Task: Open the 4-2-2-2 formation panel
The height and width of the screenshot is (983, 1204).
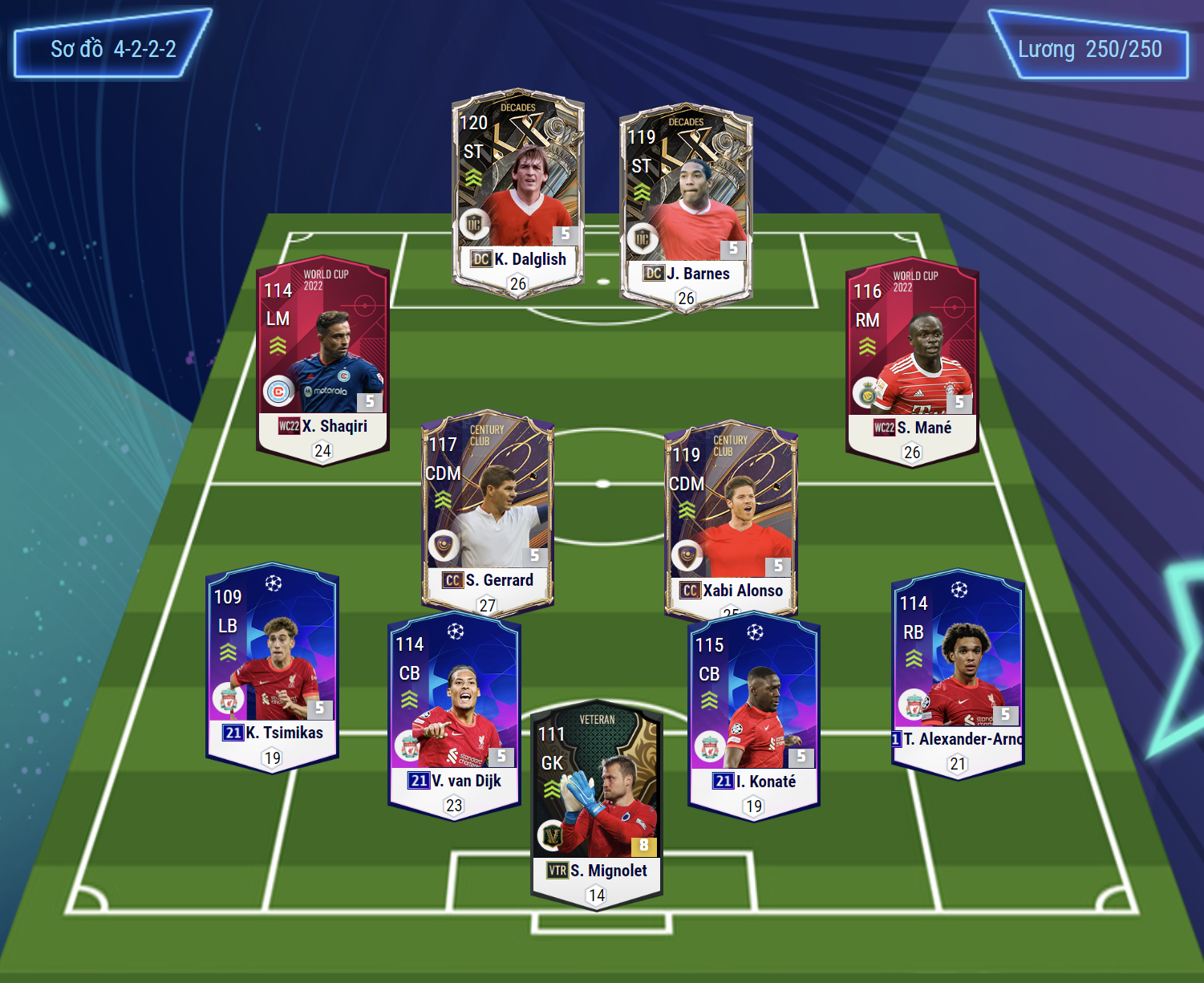Action: pyautogui.click(x=112, y=48)
